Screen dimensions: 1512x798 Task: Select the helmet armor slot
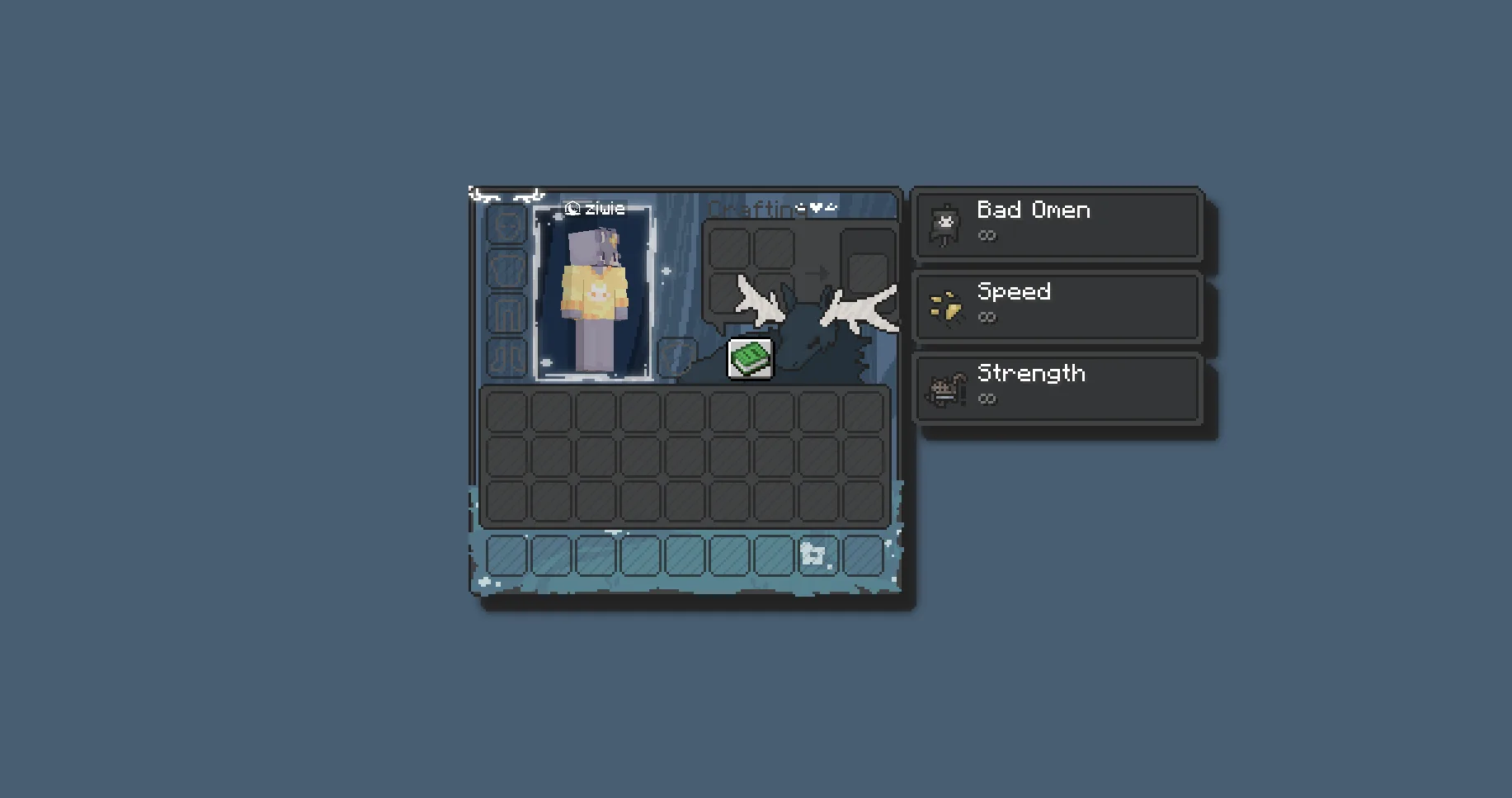(507, 223)
